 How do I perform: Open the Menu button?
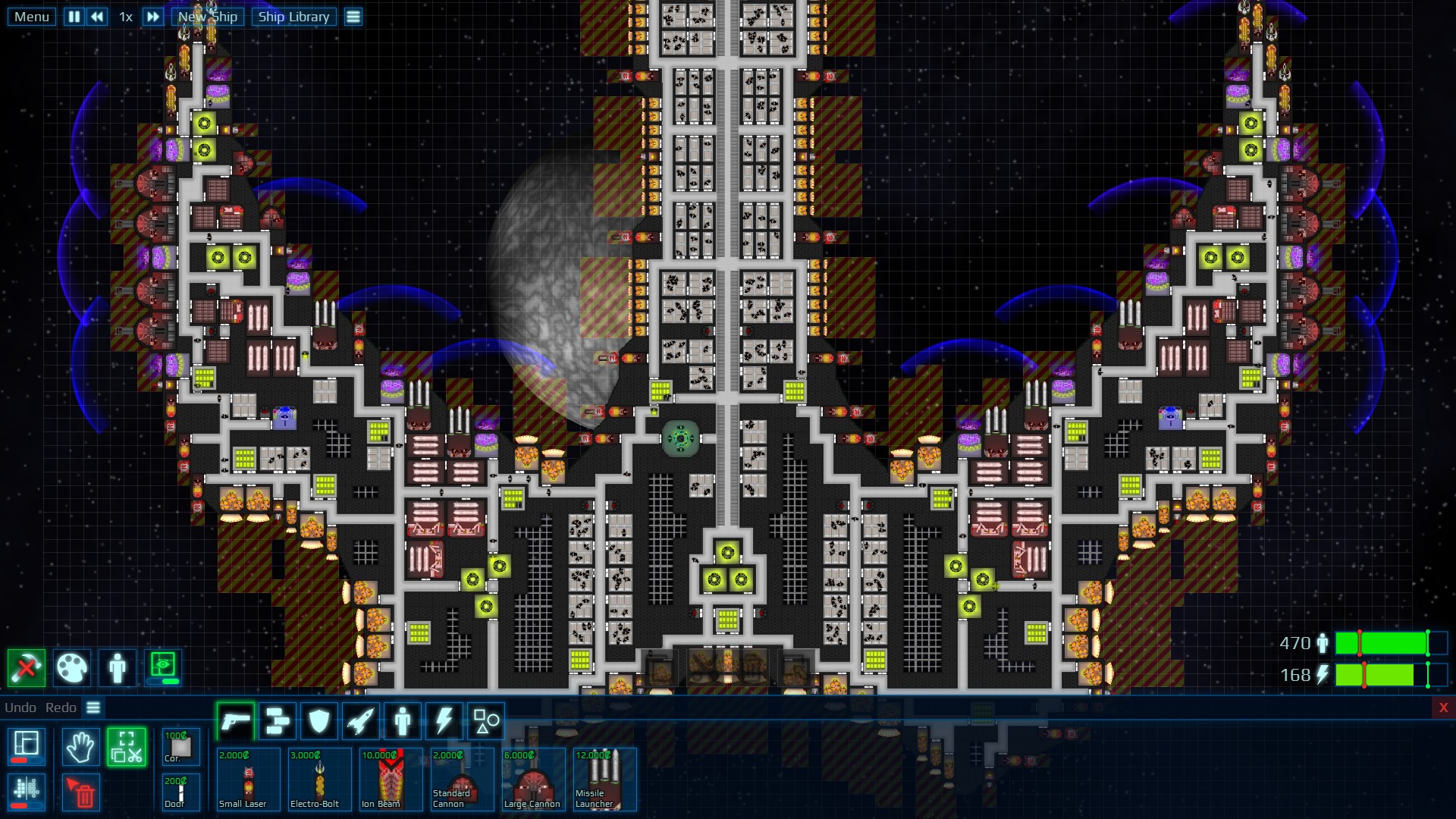30,16
